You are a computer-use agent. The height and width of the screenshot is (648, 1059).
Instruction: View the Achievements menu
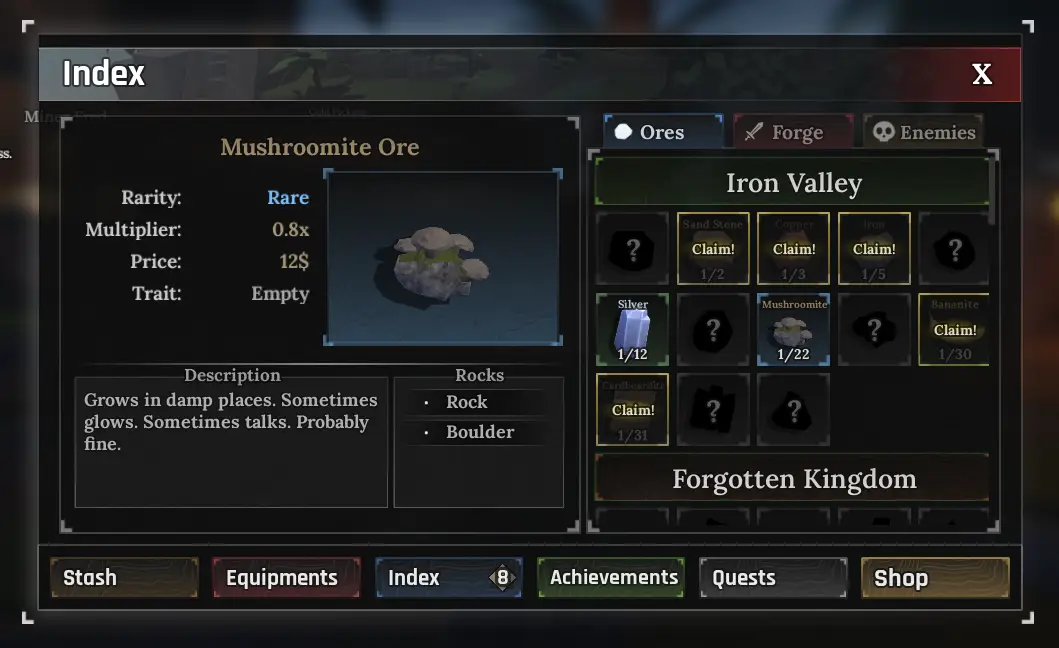[611, 578]
